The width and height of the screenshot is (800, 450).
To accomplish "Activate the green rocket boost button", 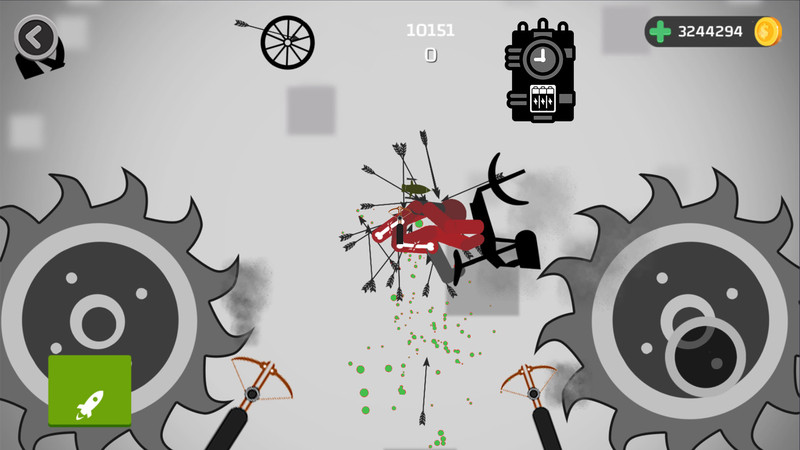I will pos(90,390).
